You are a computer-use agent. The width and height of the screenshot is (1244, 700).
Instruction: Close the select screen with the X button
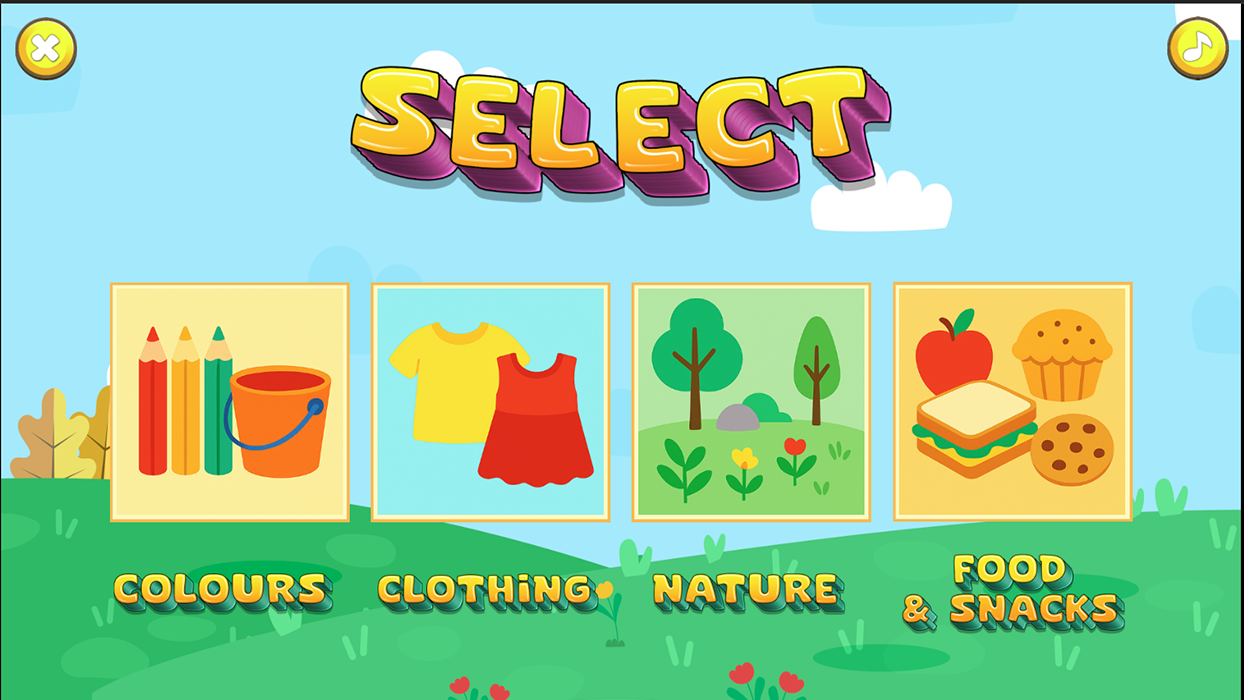[46, 49]
